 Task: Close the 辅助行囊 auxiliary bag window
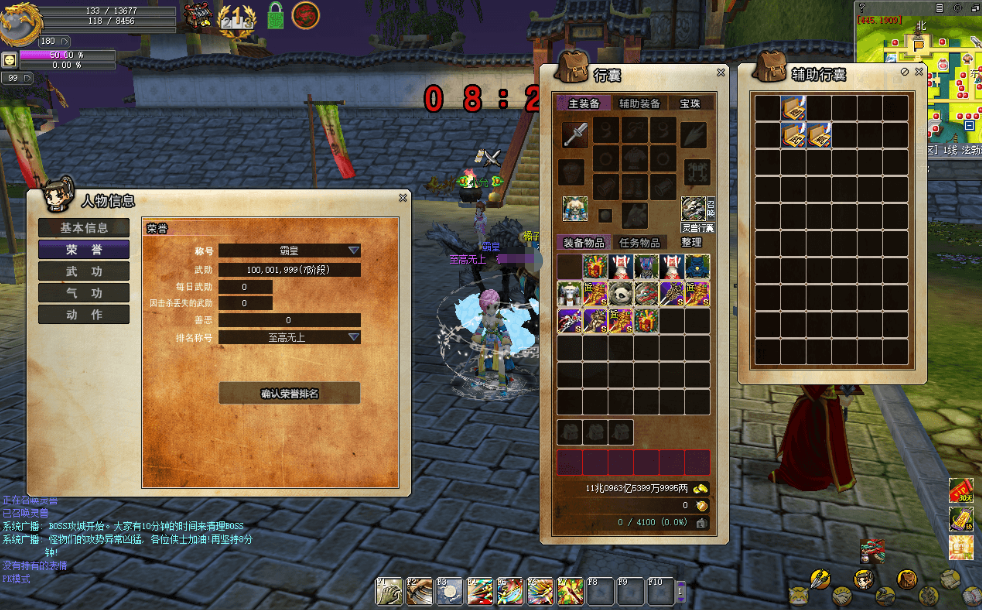917,72
